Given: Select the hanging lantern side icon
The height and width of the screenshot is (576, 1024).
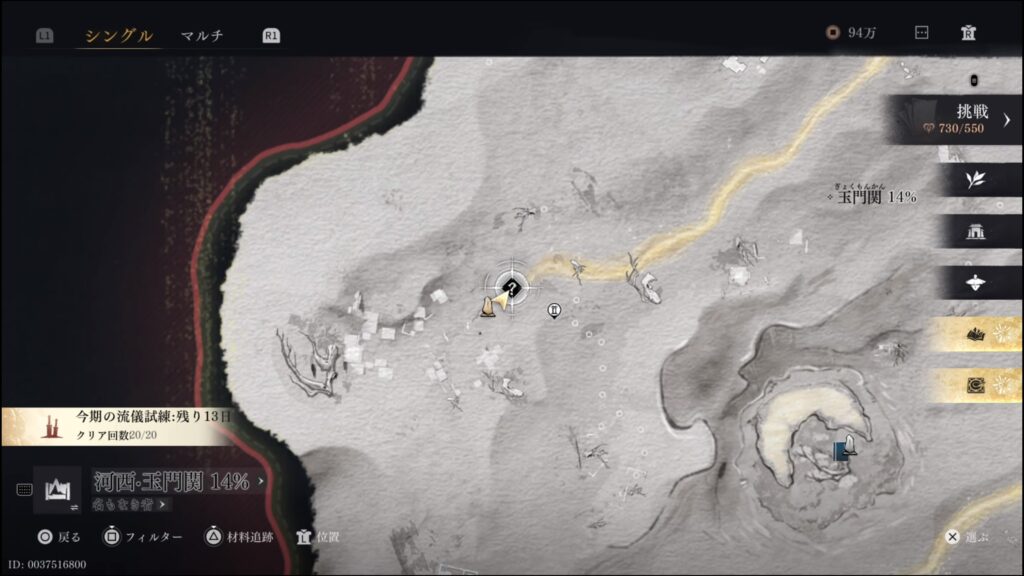Looking at the screenshot, I should click(x=976, y=283).
